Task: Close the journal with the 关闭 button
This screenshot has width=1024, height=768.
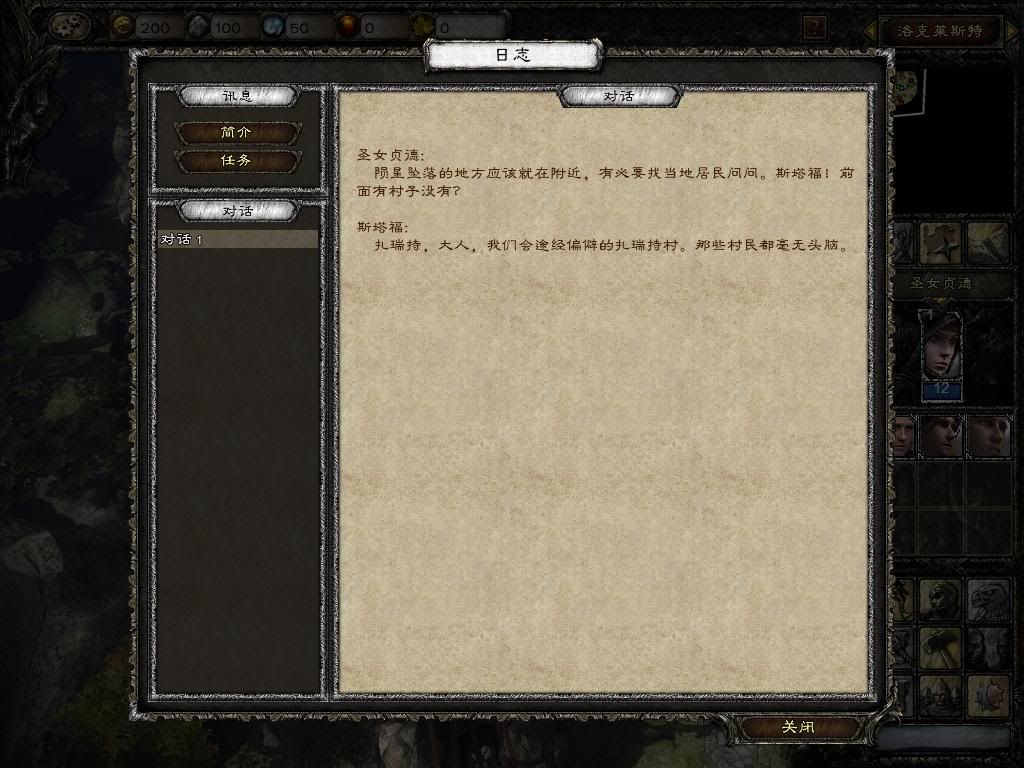Action: (x=797, y=728)
